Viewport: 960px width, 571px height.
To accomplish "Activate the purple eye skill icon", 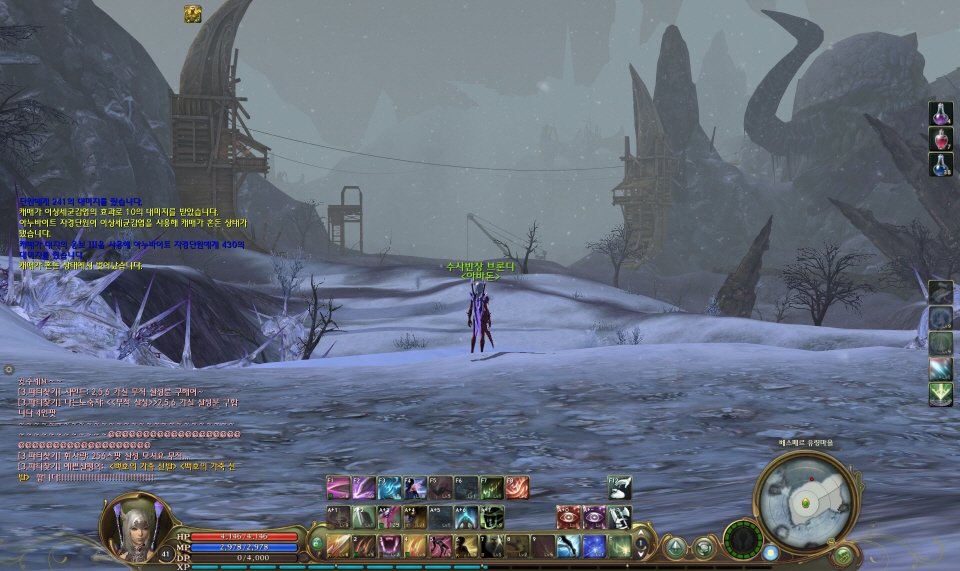I will coord(594,517).
